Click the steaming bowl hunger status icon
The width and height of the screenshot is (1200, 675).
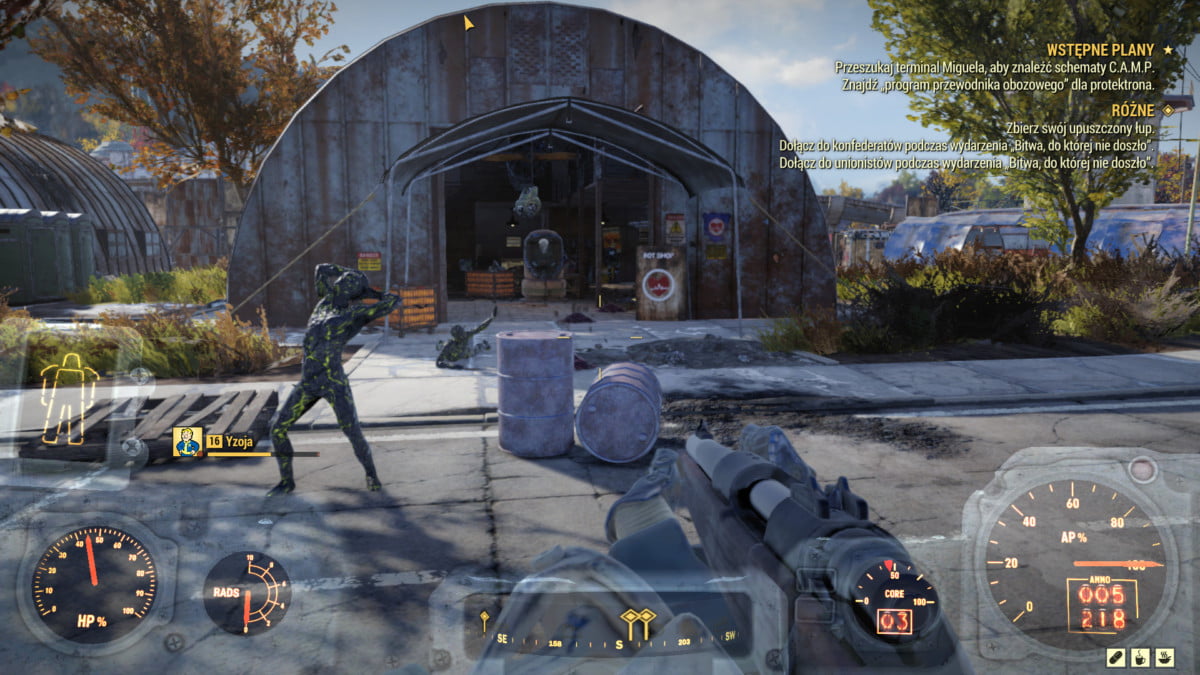click(1164, 657)
